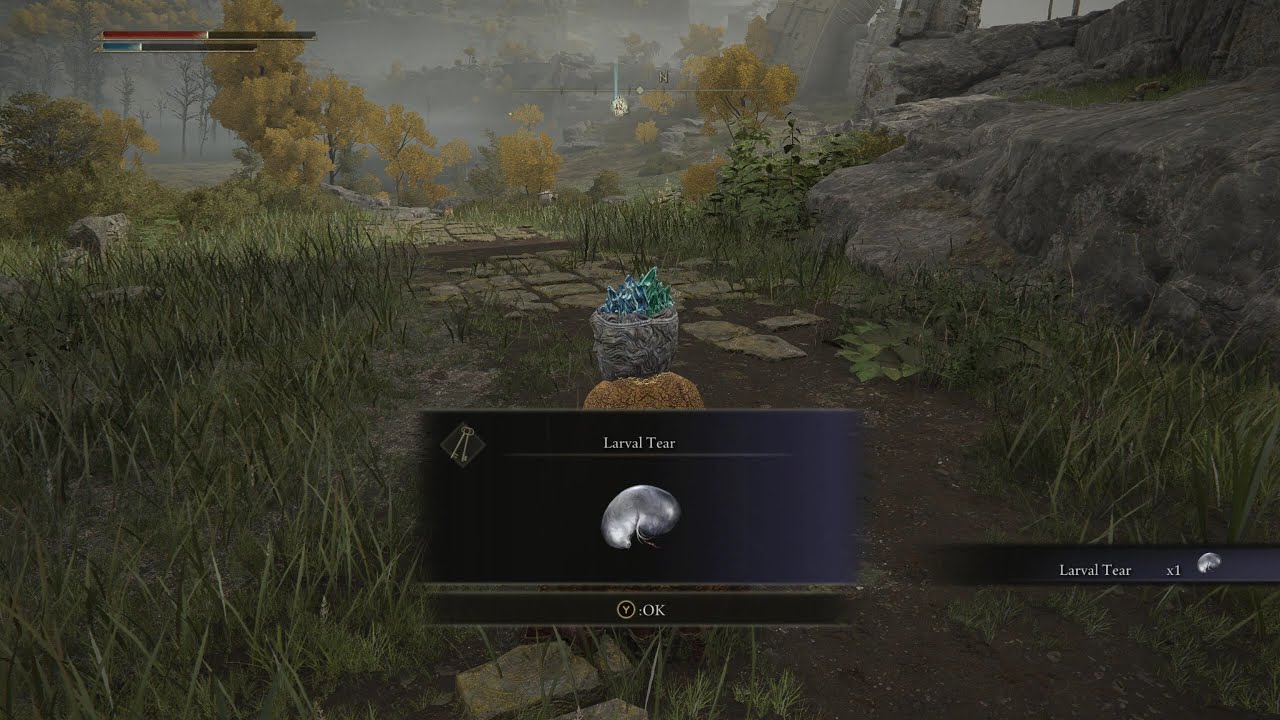Image resolution: width=1280 pixels, height=720 pixels.
Task: Confirm the Larval Tear popup with OK
Action: 638,608
